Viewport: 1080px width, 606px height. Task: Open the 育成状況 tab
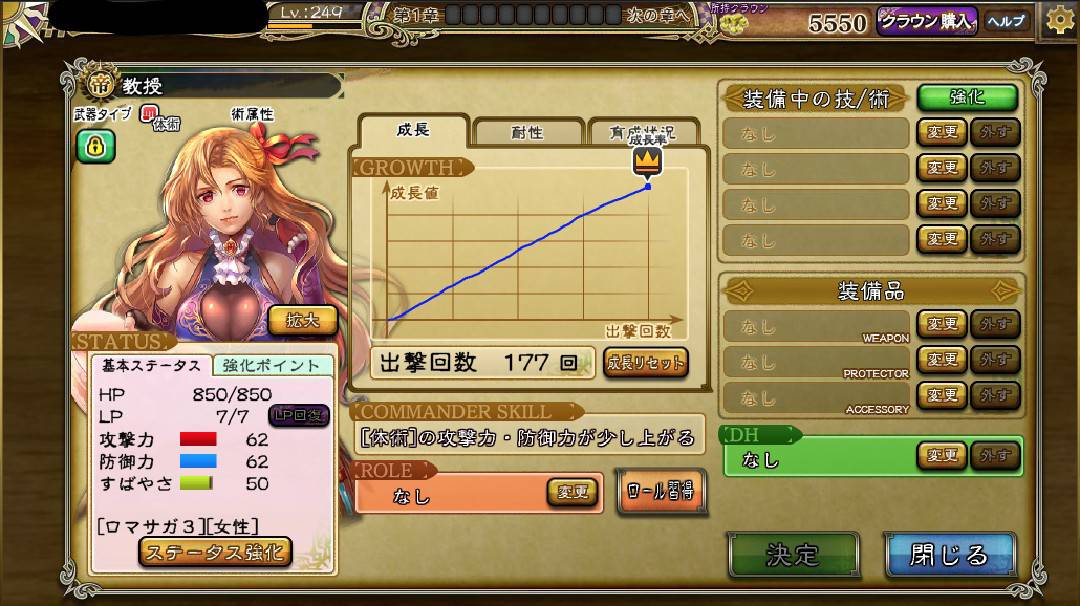point(645,132)
